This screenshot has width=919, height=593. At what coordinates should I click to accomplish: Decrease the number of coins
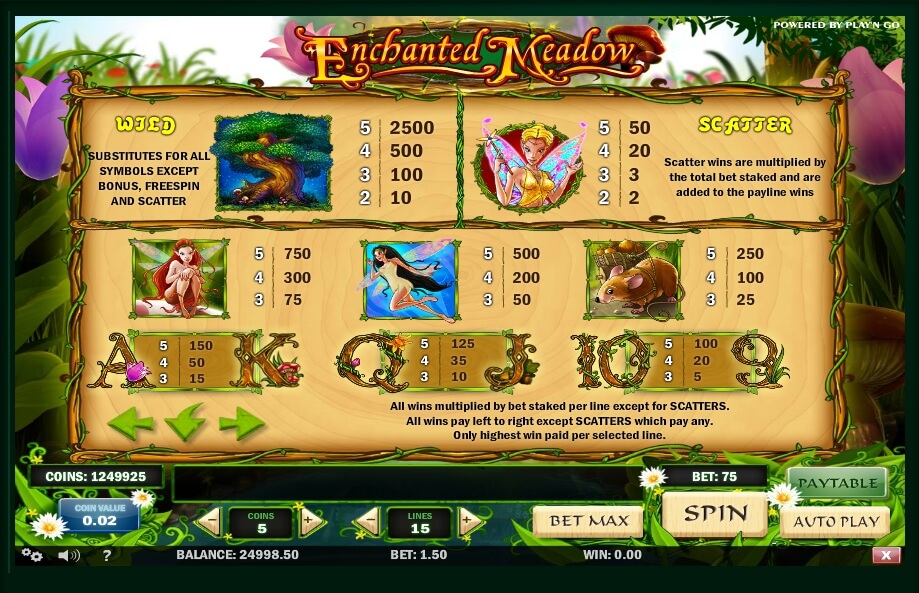[210, 521]
